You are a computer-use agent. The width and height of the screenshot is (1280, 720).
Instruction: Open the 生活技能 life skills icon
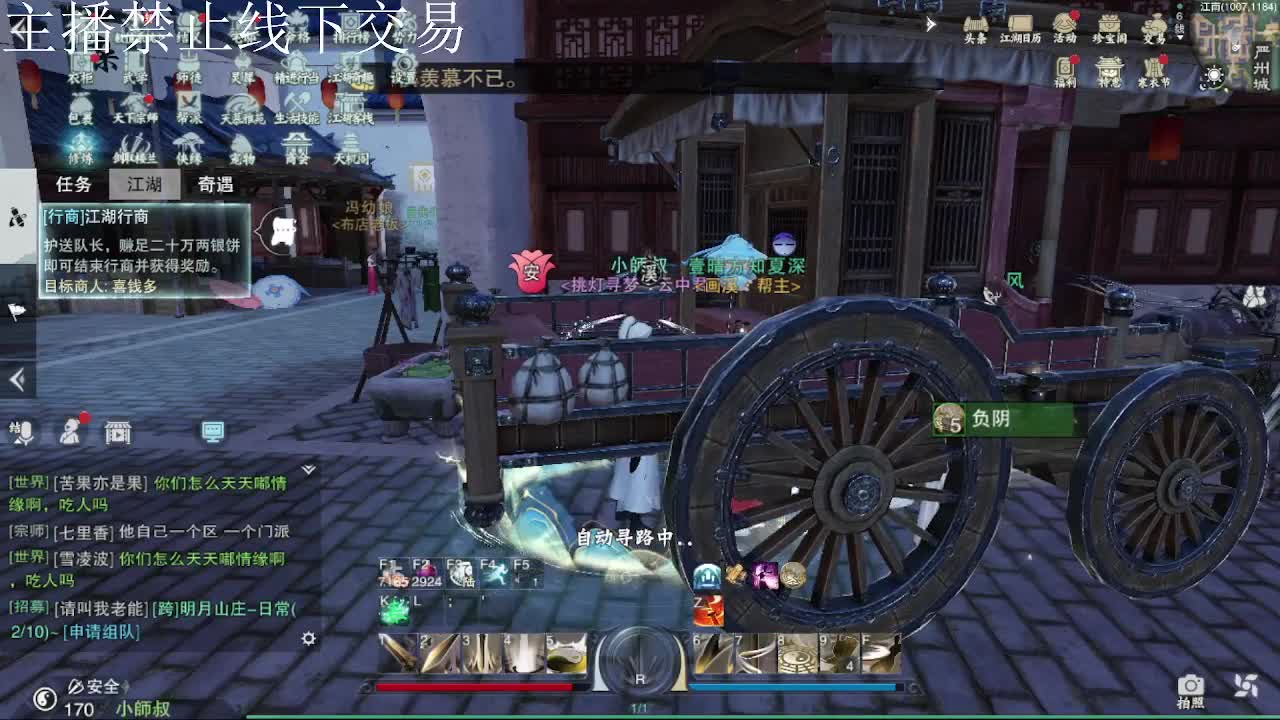295,100
